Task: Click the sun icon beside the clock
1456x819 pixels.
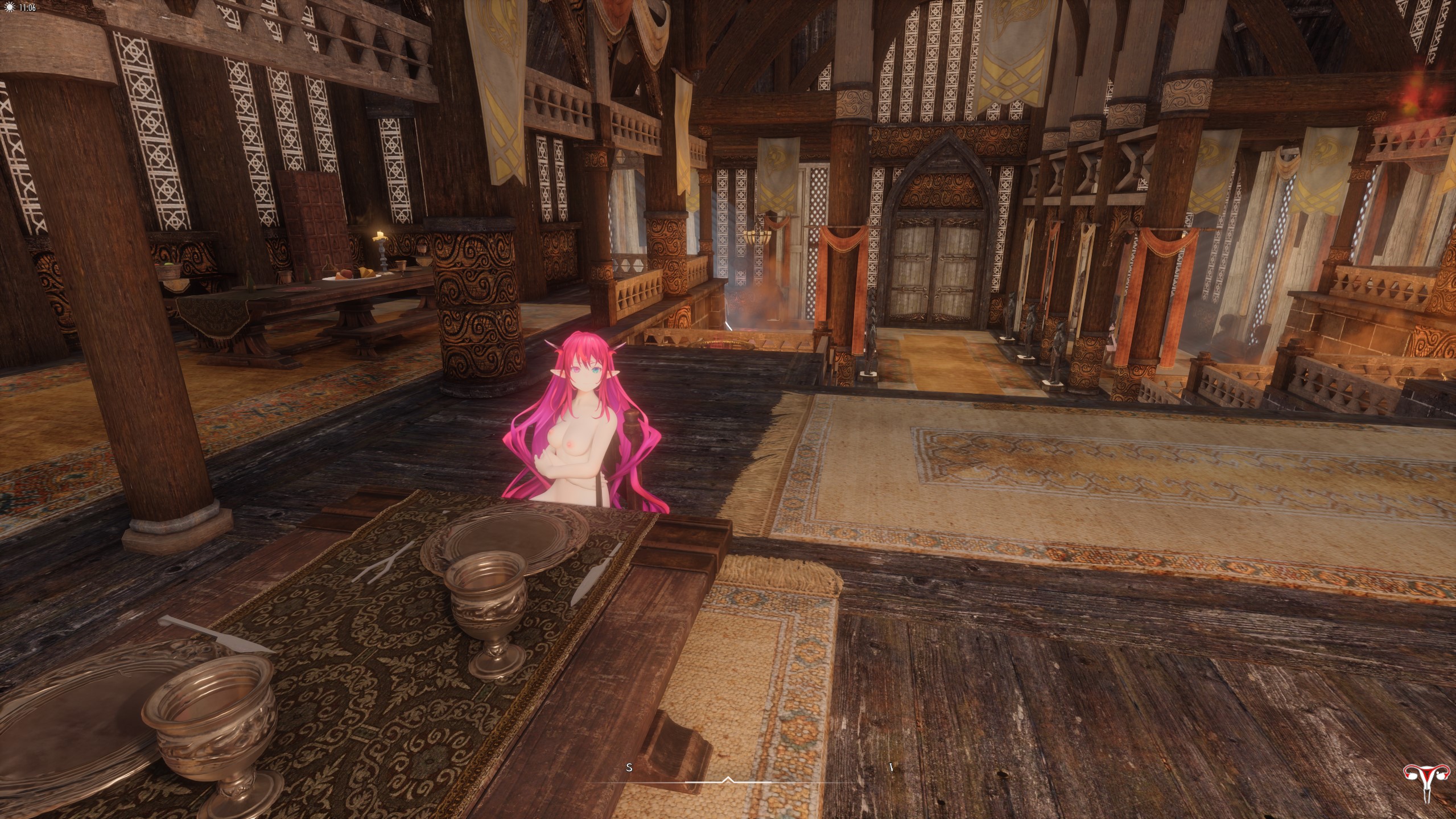Action: coord(9,8)
